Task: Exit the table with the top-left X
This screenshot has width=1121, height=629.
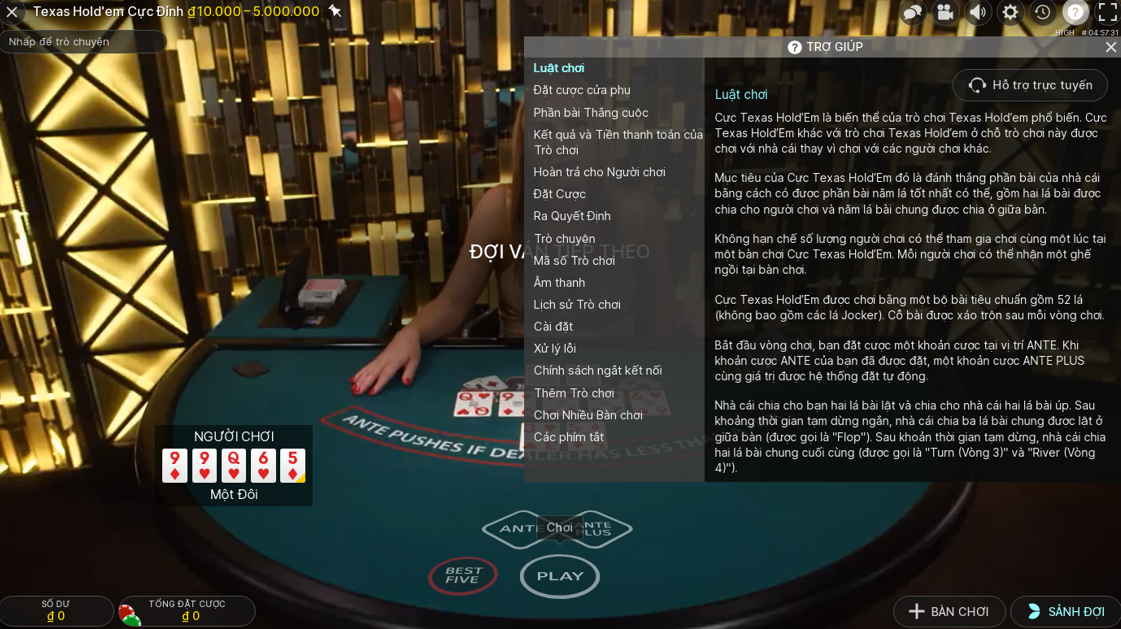Action: point(12,12)
